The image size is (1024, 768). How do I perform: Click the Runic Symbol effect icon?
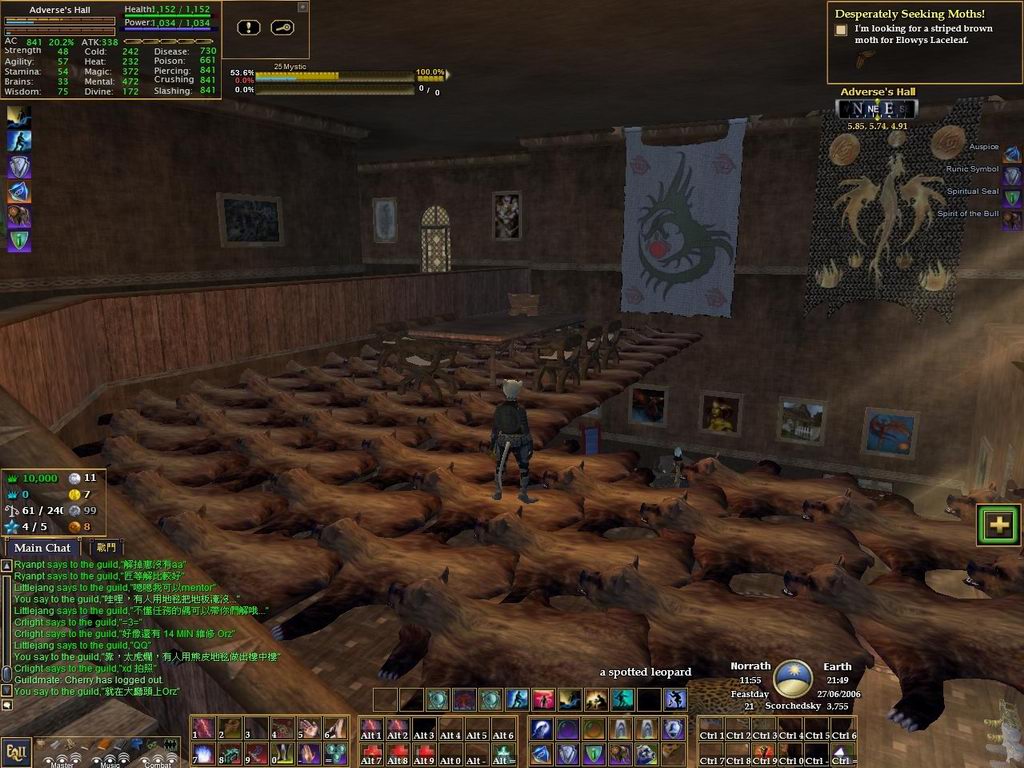[x=1012, y=176]
